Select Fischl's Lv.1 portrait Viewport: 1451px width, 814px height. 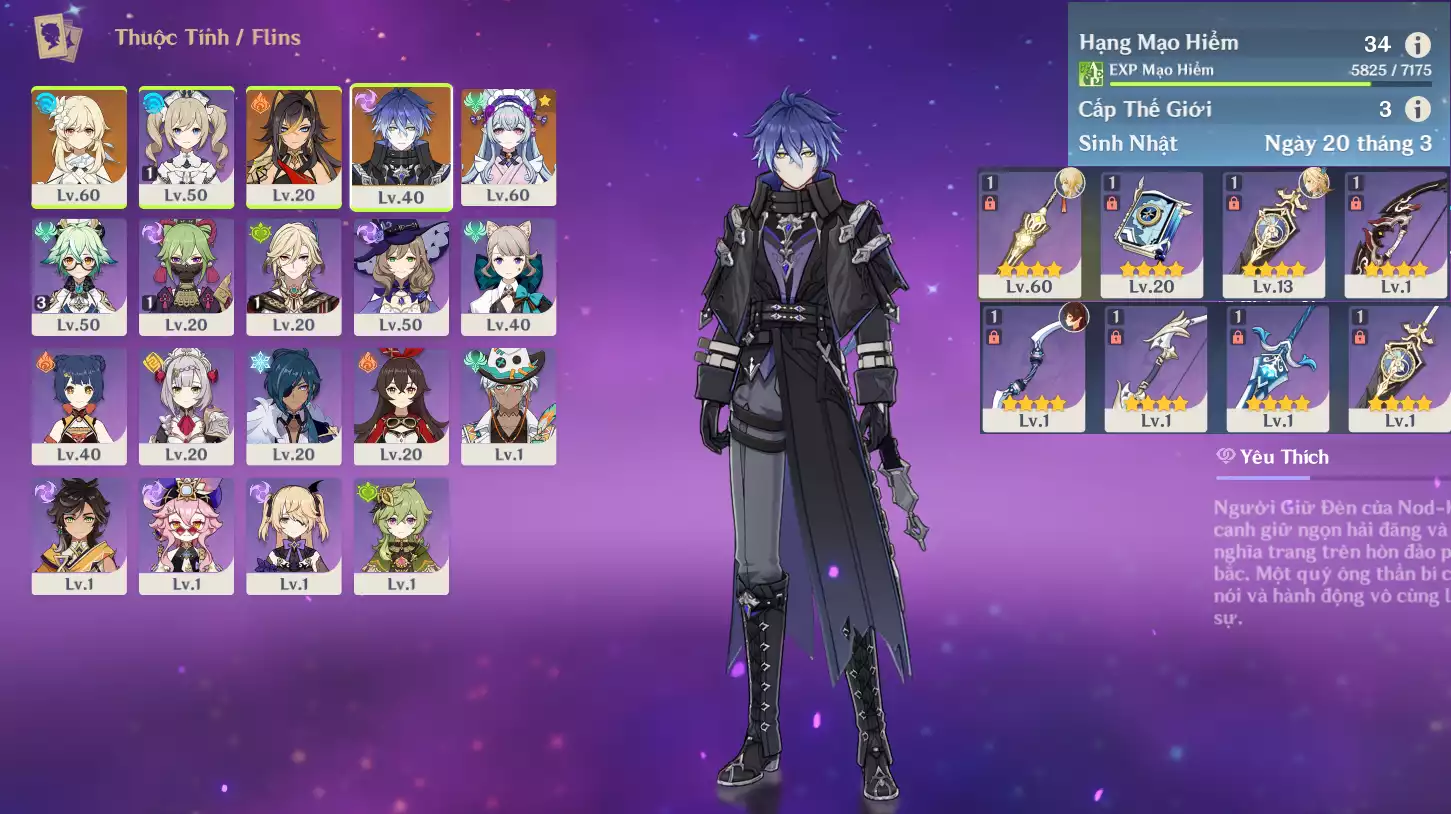pyautogui.click(x=294, y=535)
